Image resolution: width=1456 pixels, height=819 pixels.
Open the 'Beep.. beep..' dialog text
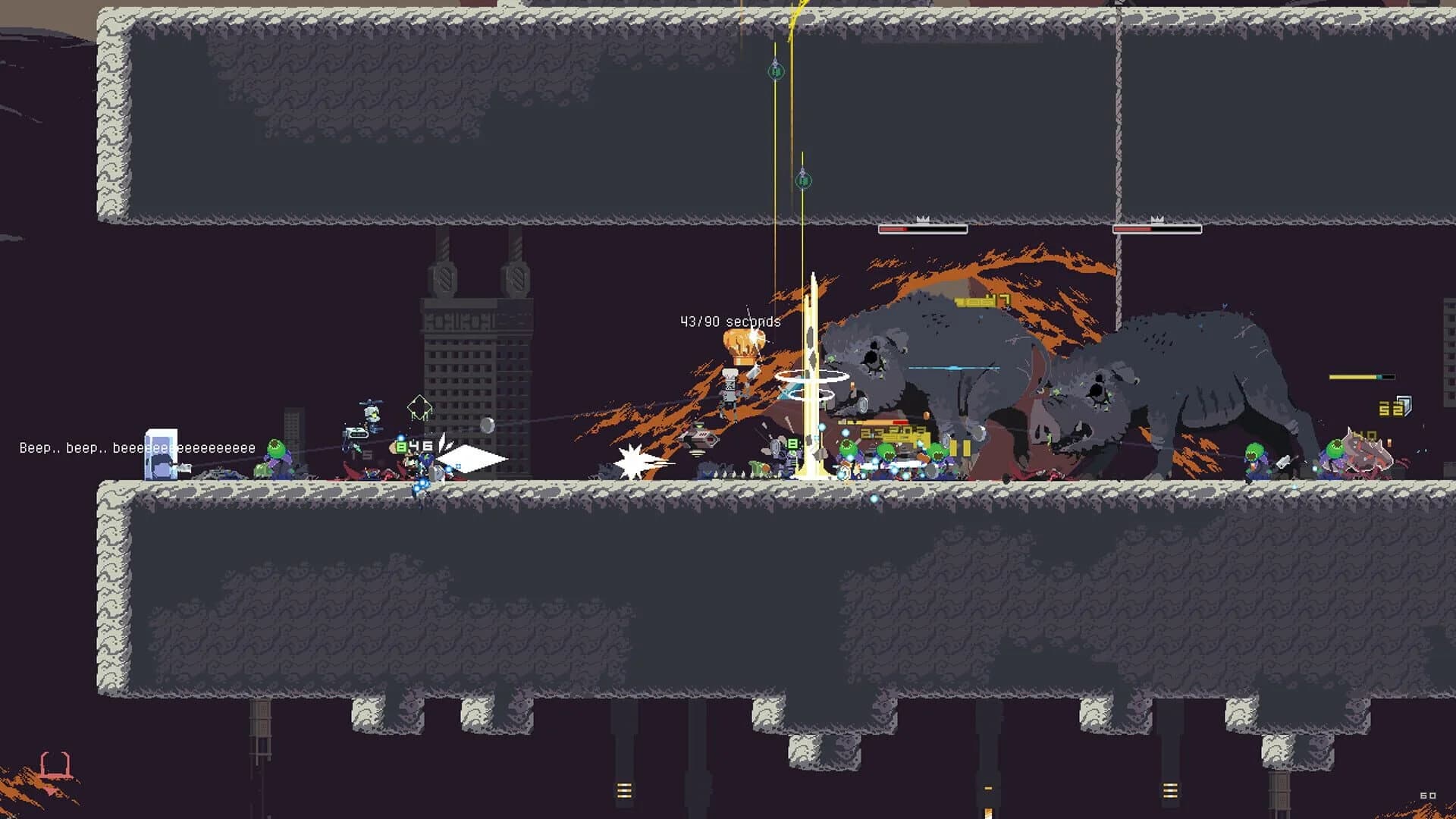point(136,448)
